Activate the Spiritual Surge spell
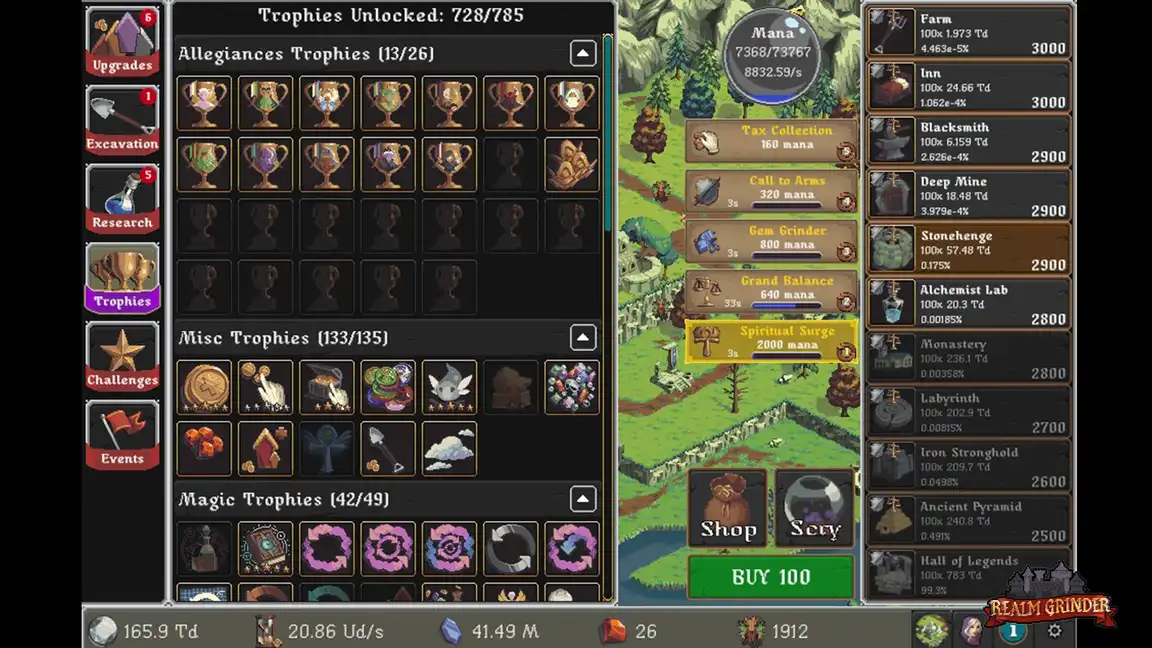Viewport: 1152px width, 648px height. 771,341
